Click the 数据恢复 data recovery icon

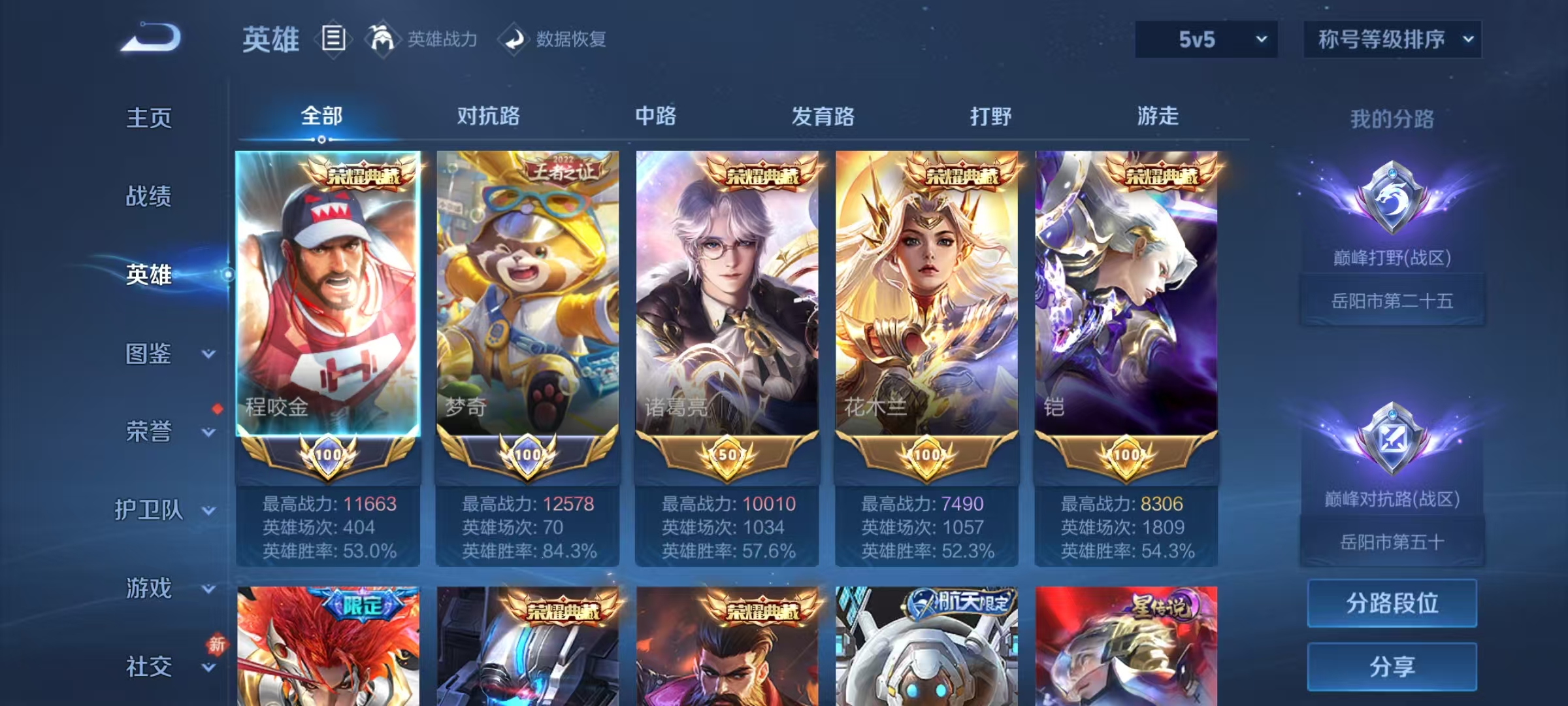[514, 39]
